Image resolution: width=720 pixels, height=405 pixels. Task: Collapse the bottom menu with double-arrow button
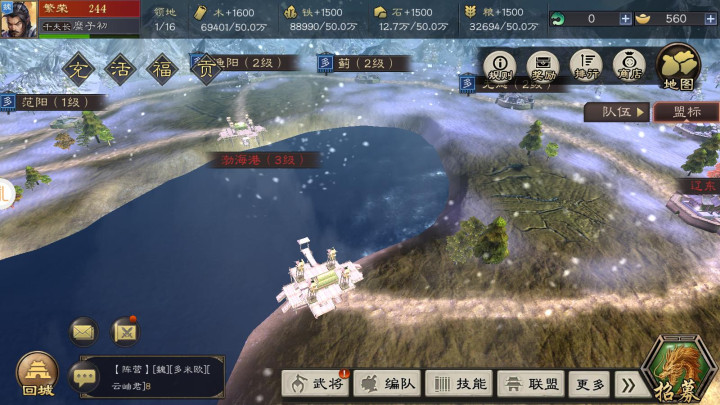[x=628, y=384]
